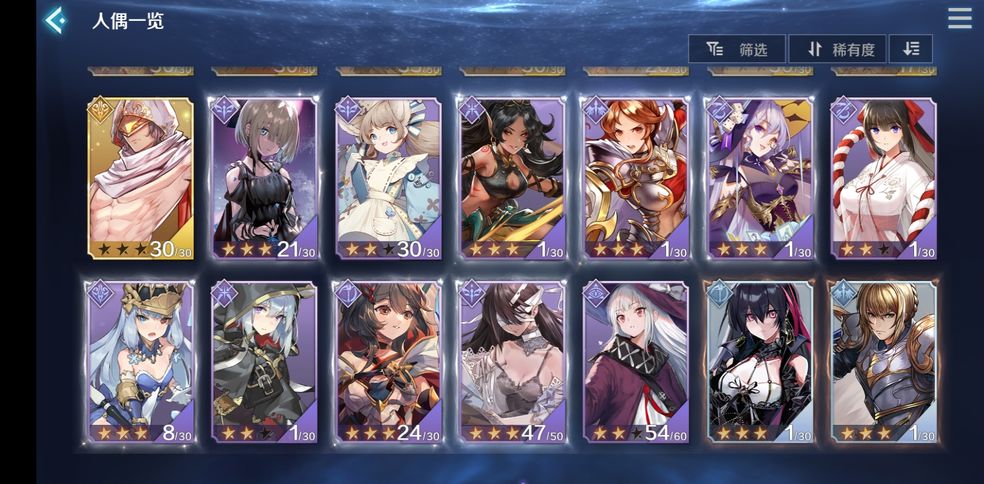Select the black-haired gothic dress doll card
Screen dimensions: 984x484
(x=758, y=362)
